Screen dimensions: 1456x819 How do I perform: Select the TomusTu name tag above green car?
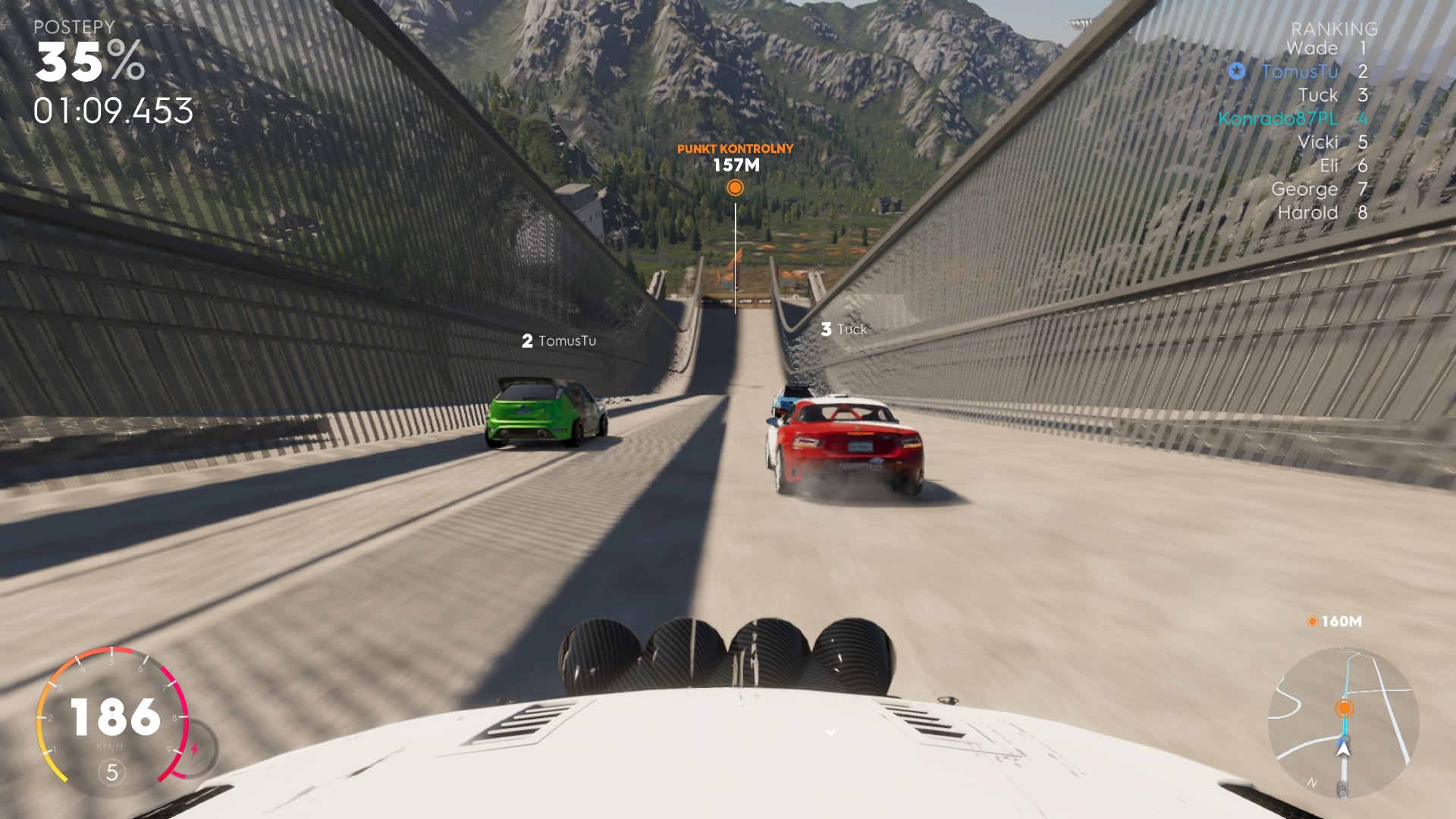click(x=559, y=341)
